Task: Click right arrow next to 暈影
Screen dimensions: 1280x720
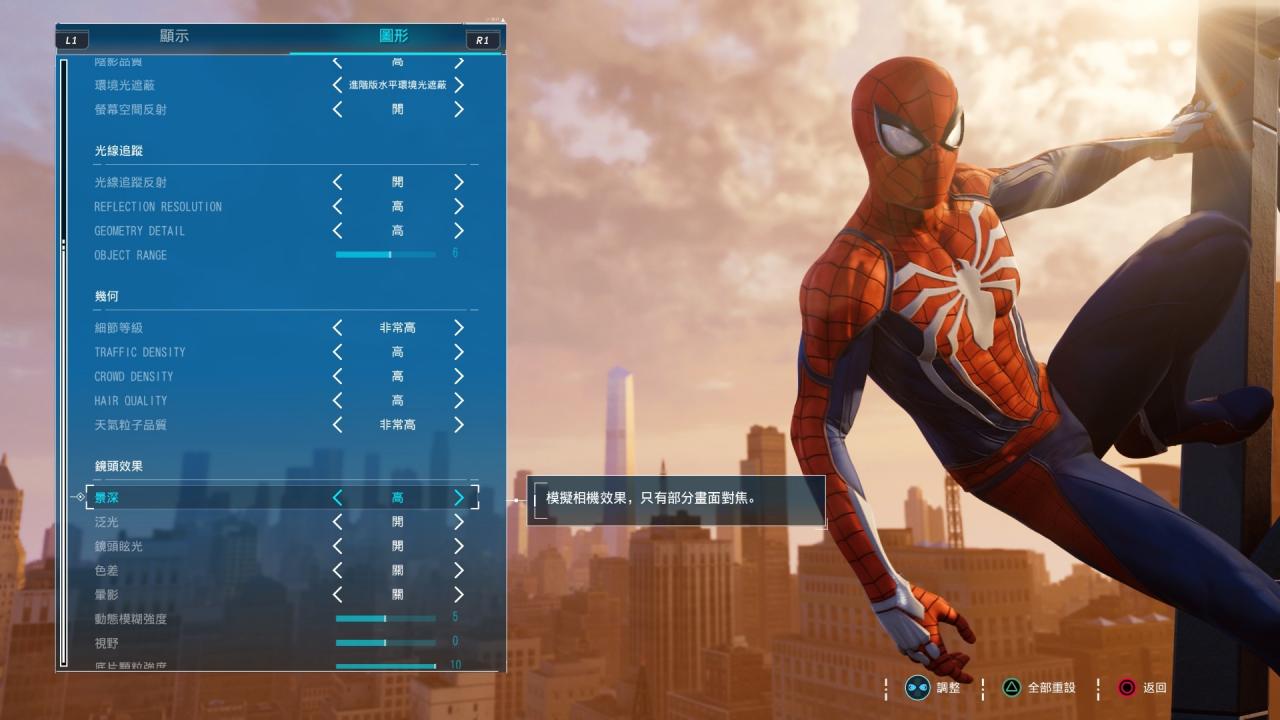Action: point(459,594)
